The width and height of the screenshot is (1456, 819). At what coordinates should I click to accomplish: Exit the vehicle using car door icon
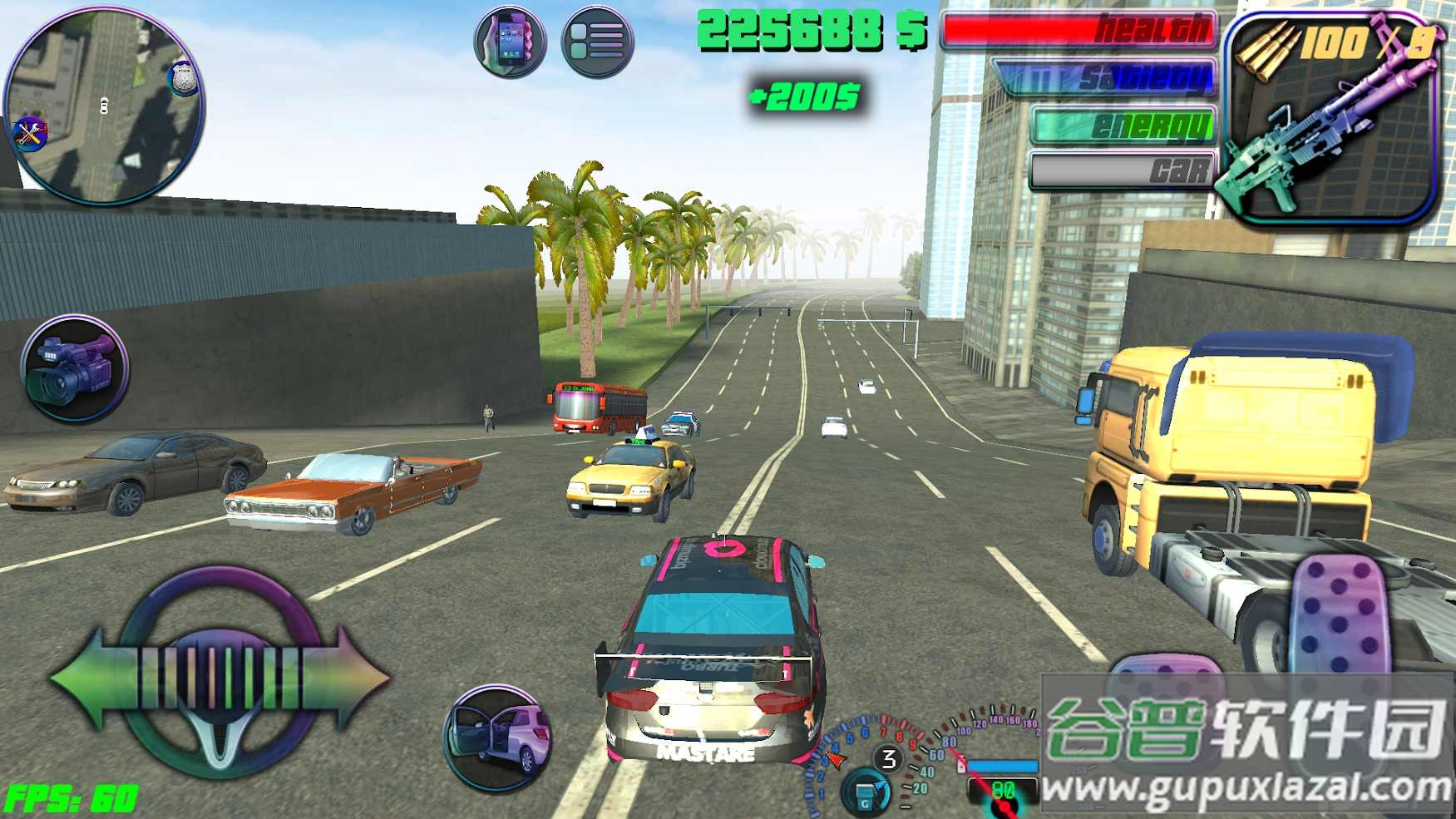coord(498,737)
